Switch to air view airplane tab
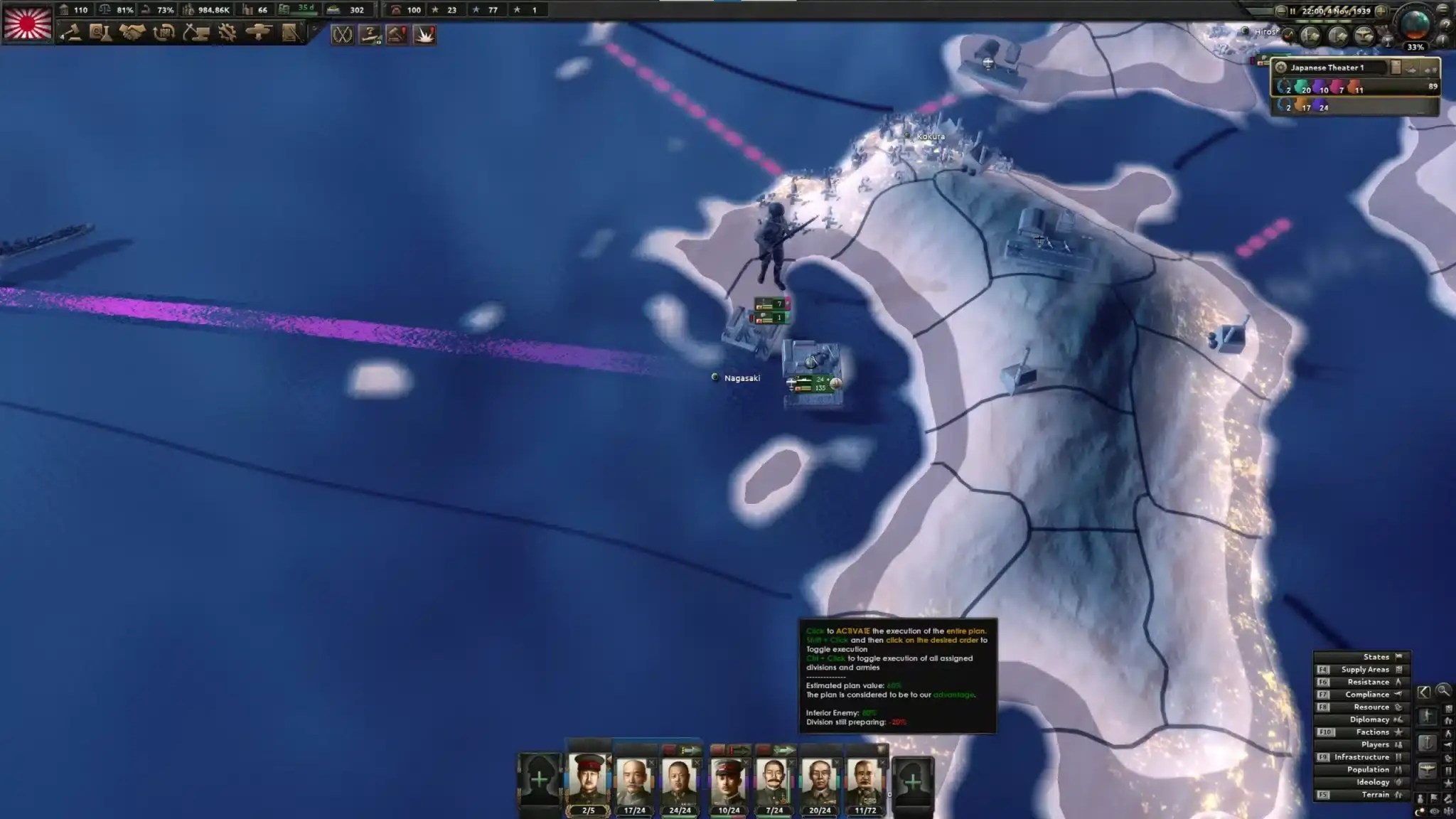Viewport: 1456px width, 819px height. point(1428,769)
